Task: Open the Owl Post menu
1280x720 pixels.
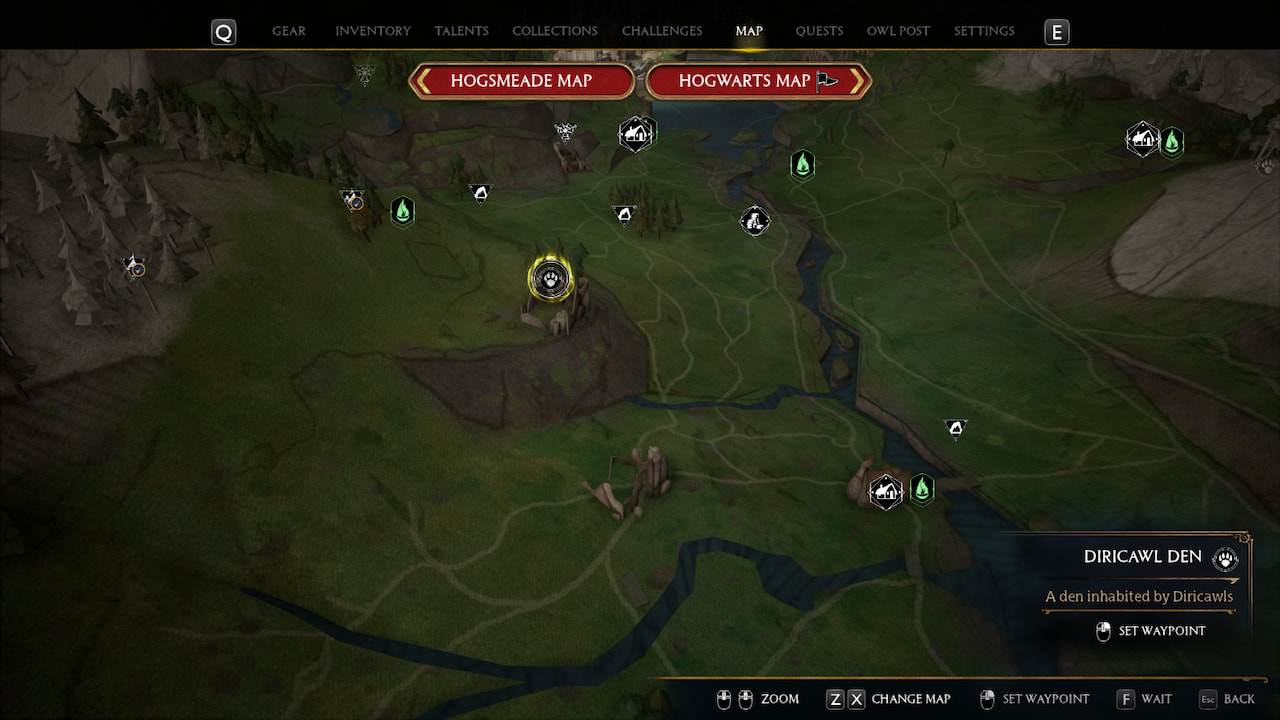Action: click(x=897, y=31)
